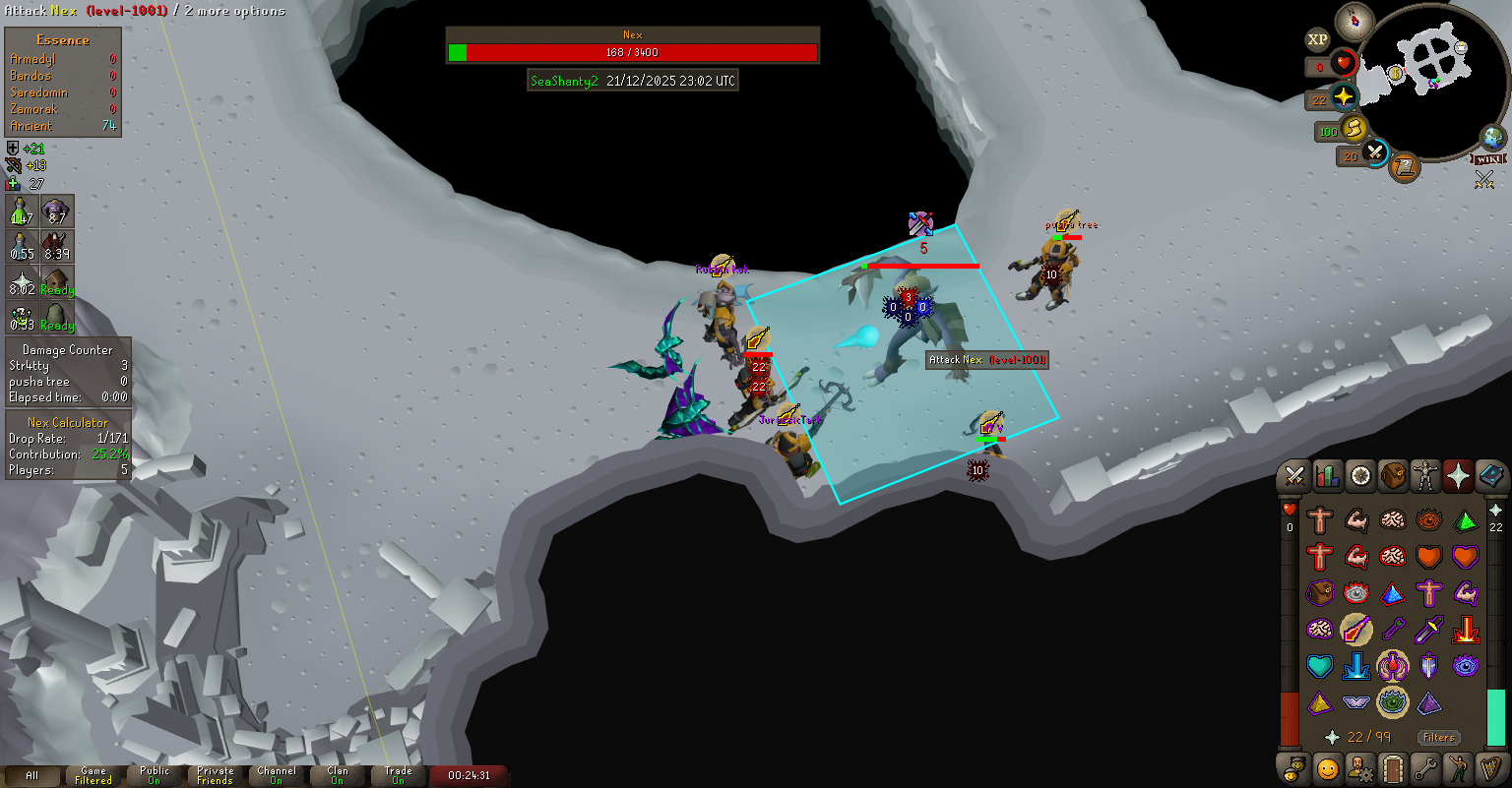Click the prayer Filters button
Screen dimensions: 1512x788
point(1438,737)
